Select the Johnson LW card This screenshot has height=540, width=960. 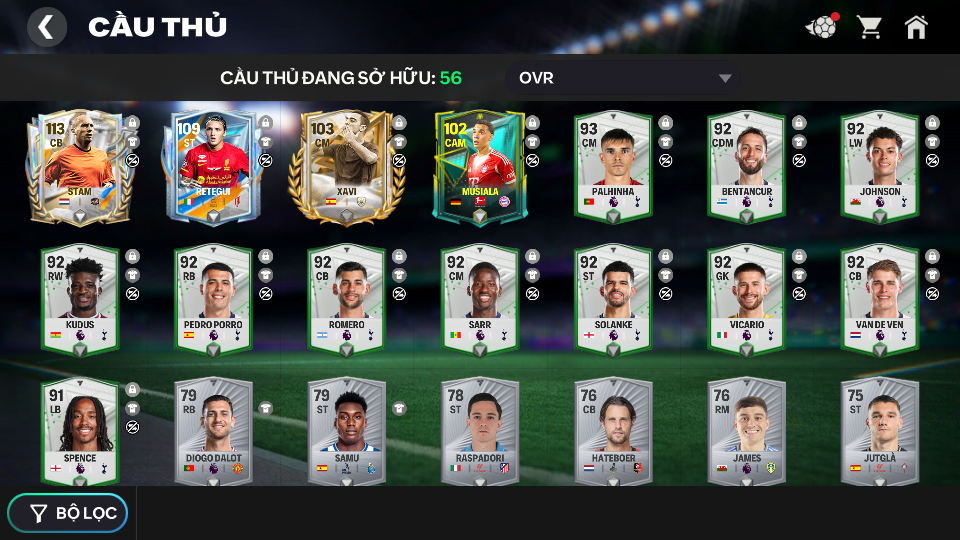tap(879, 167)
